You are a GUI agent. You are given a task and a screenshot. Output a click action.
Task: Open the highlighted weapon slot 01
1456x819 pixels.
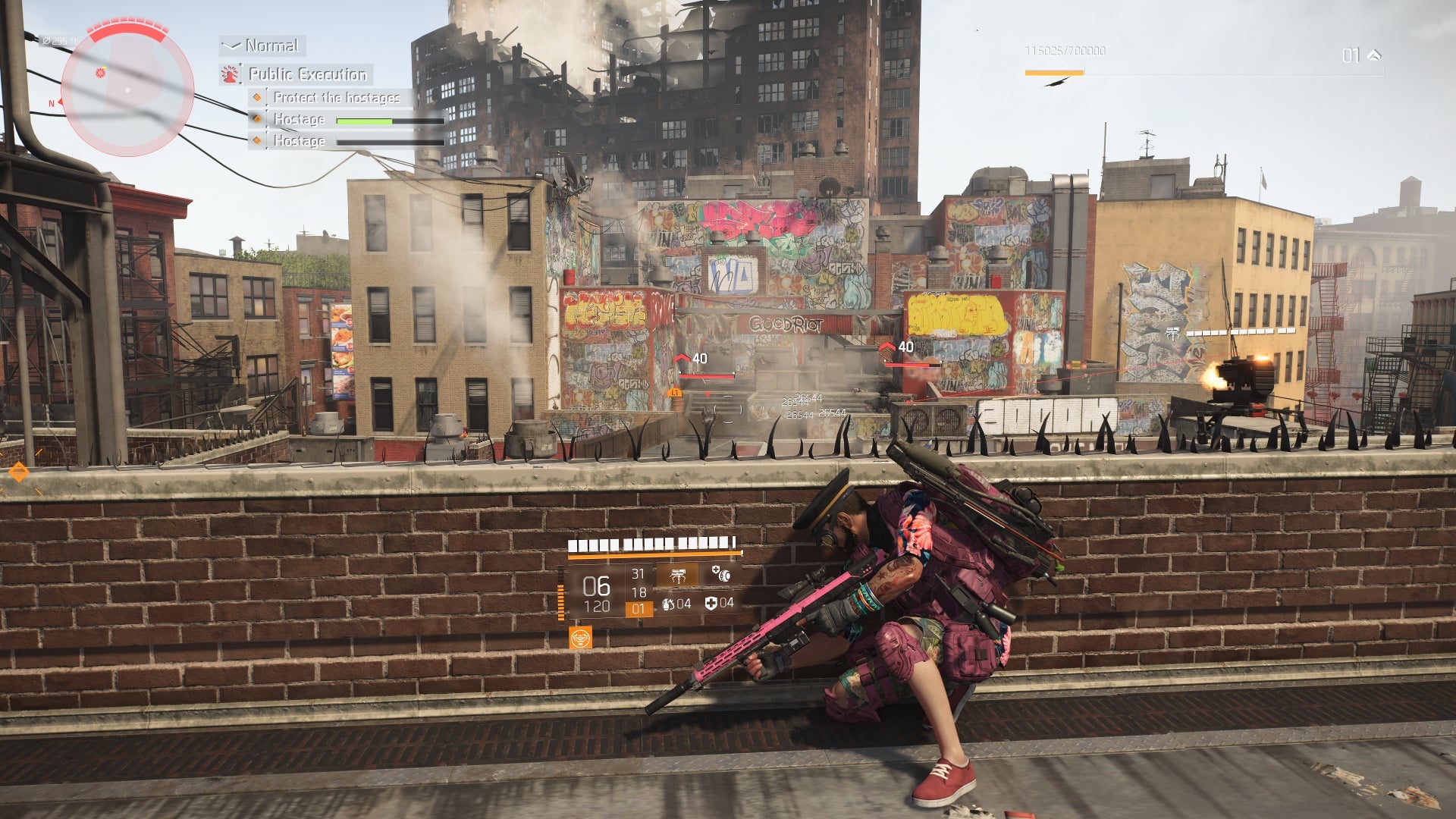pyautogui.click(x=640, y=608)
